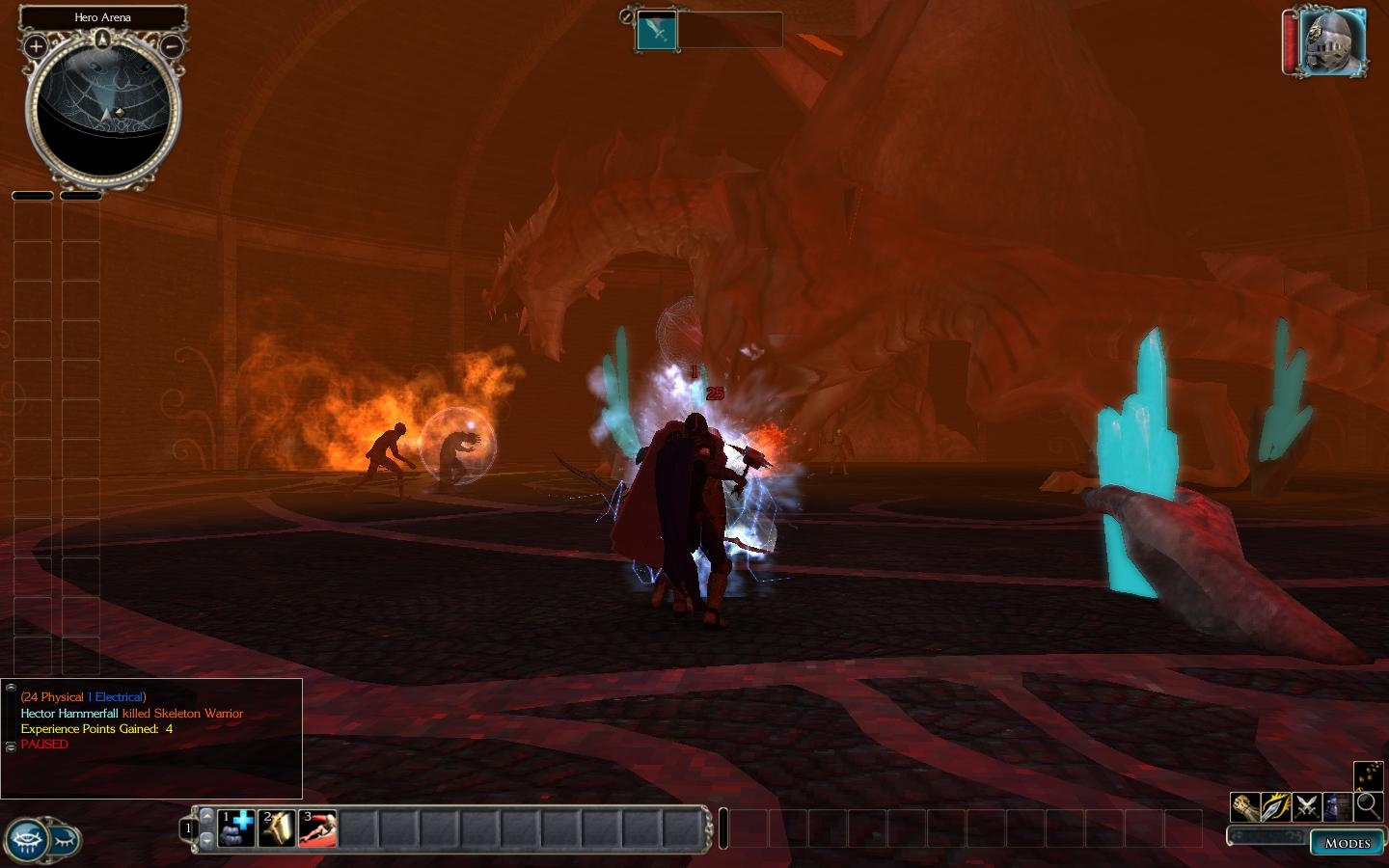Toggle the glowing blade mode icon
The image size is (1389, 868).
[x=1275, y=806]
